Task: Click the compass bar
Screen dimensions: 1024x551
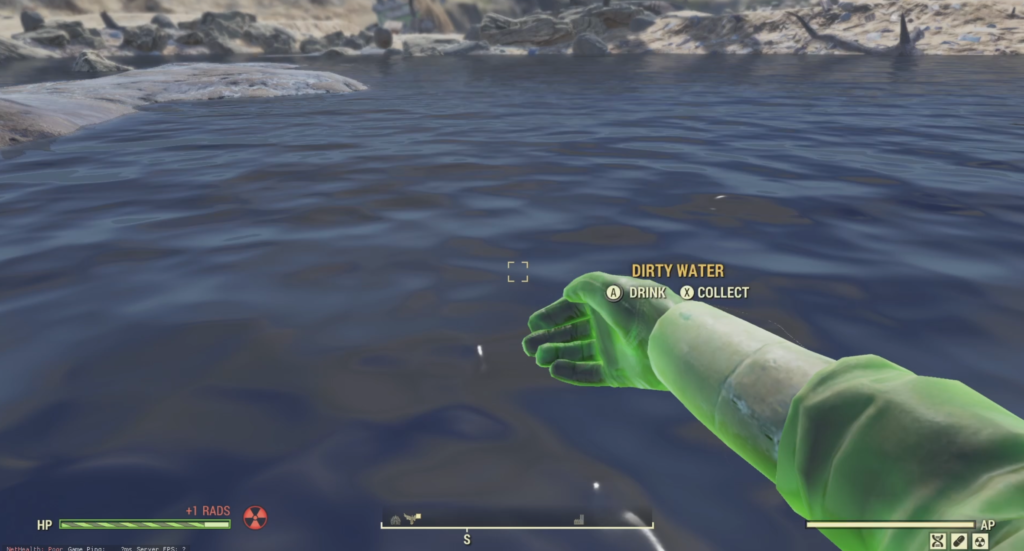Action: point(517,522)
